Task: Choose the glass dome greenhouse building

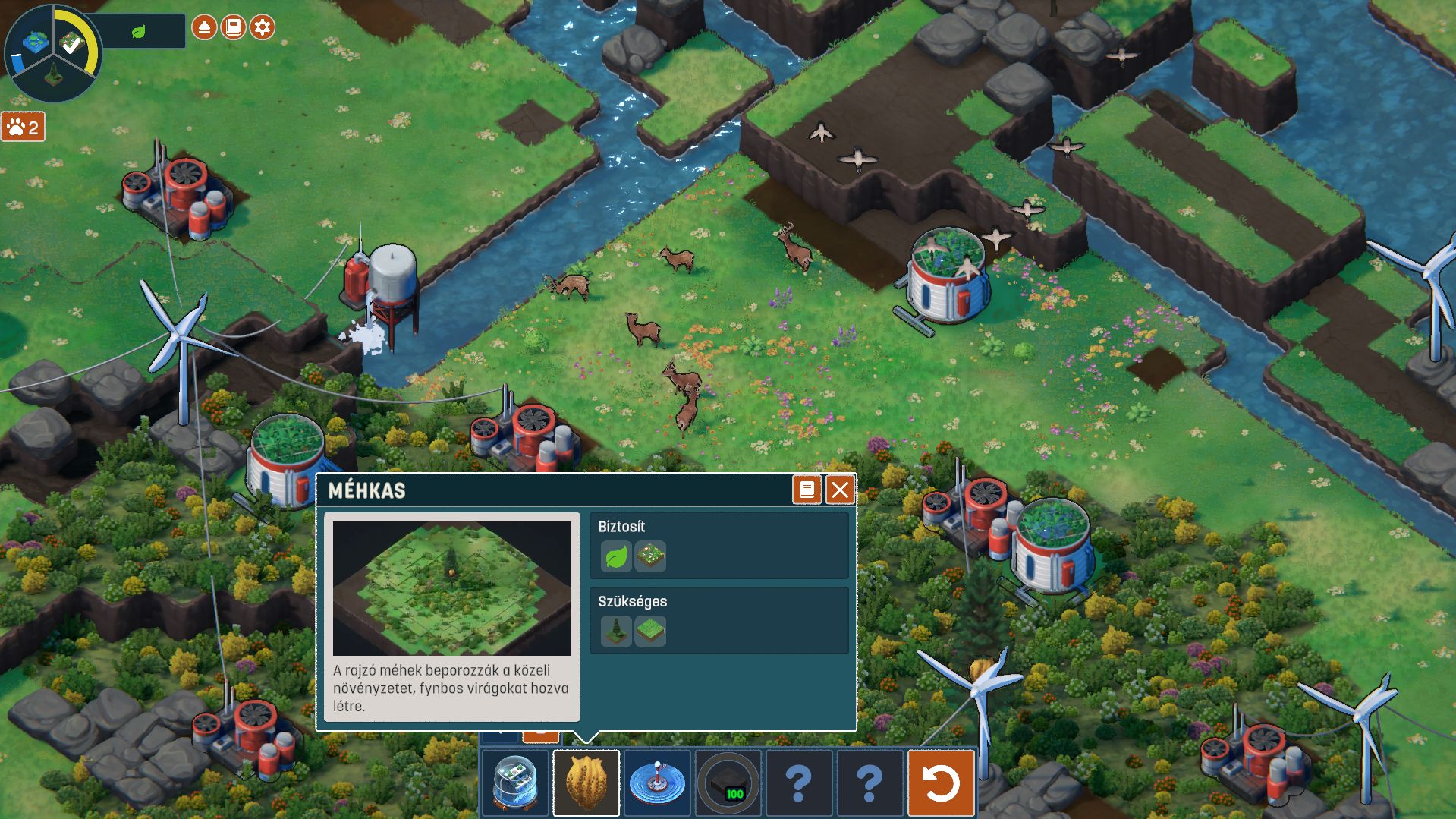Action: 515,783
